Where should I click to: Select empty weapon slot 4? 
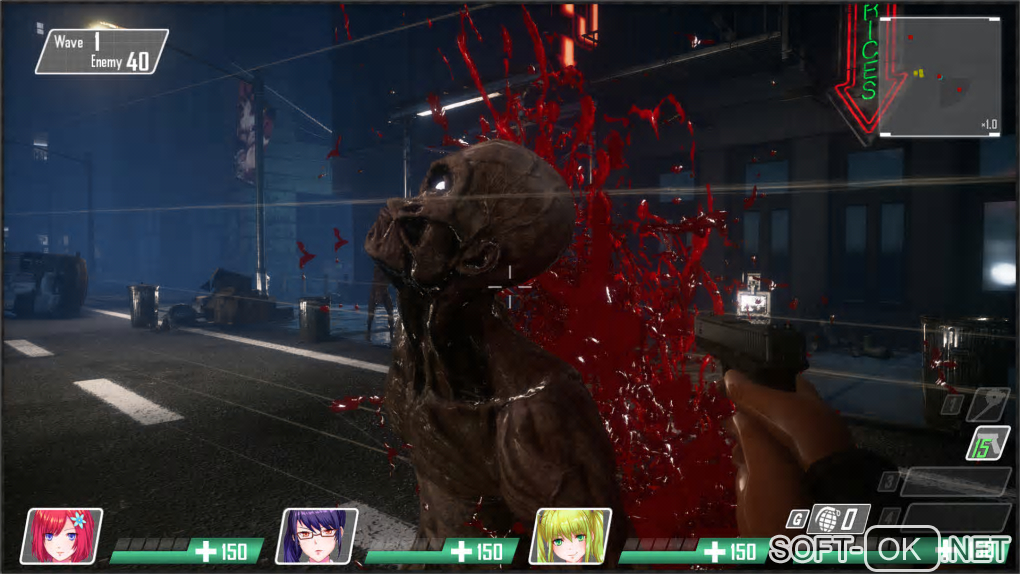(x=955, y=516)
